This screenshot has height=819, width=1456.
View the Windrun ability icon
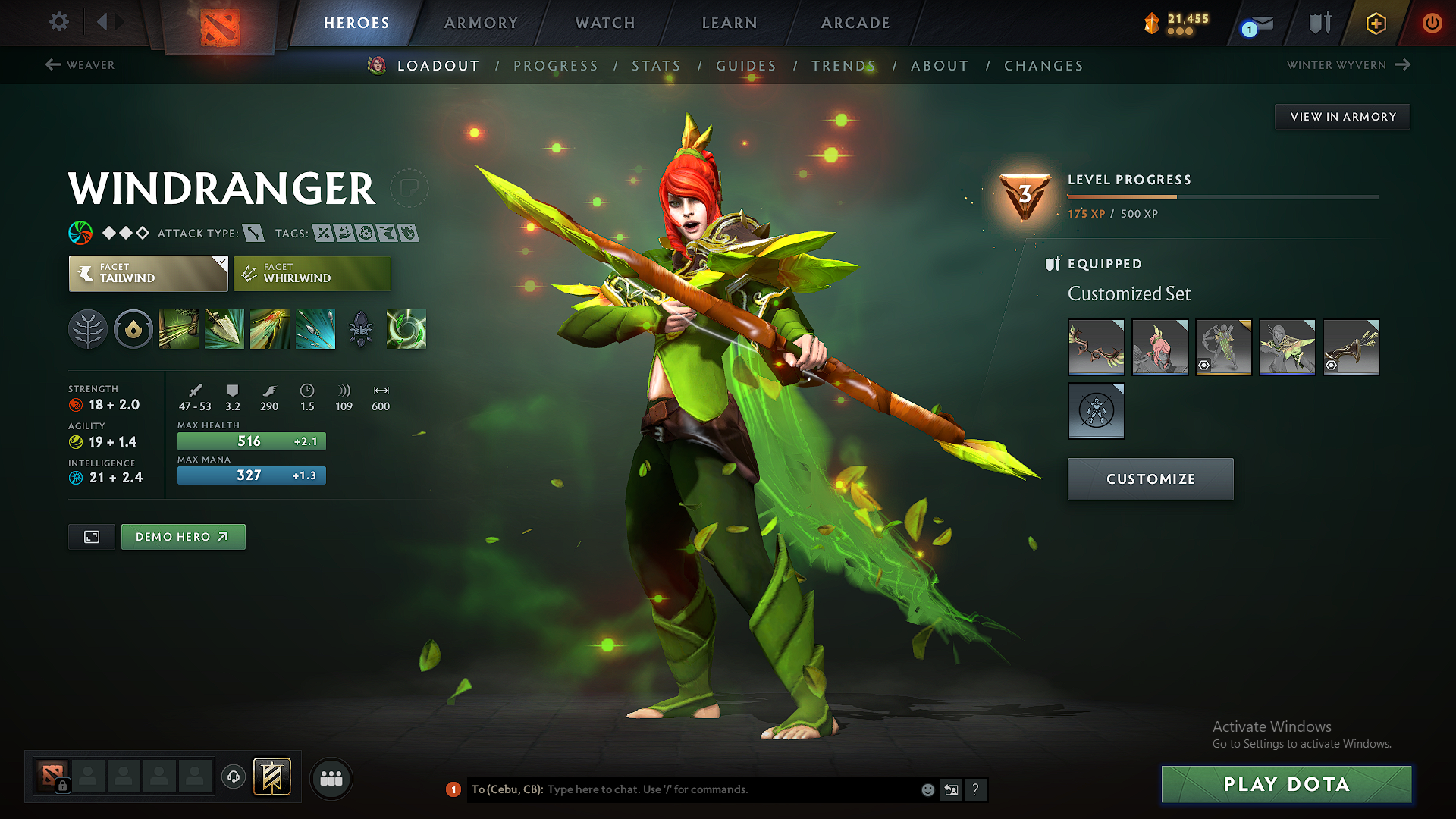click(x=270, y=329)
